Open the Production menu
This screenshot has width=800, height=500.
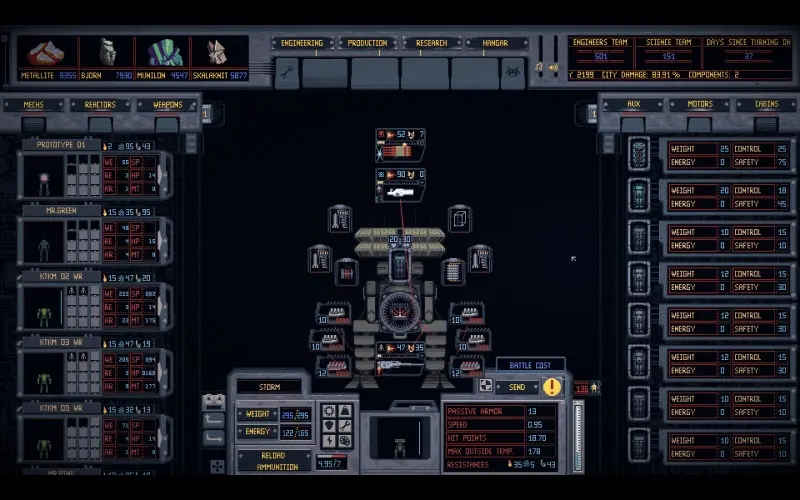369,43
